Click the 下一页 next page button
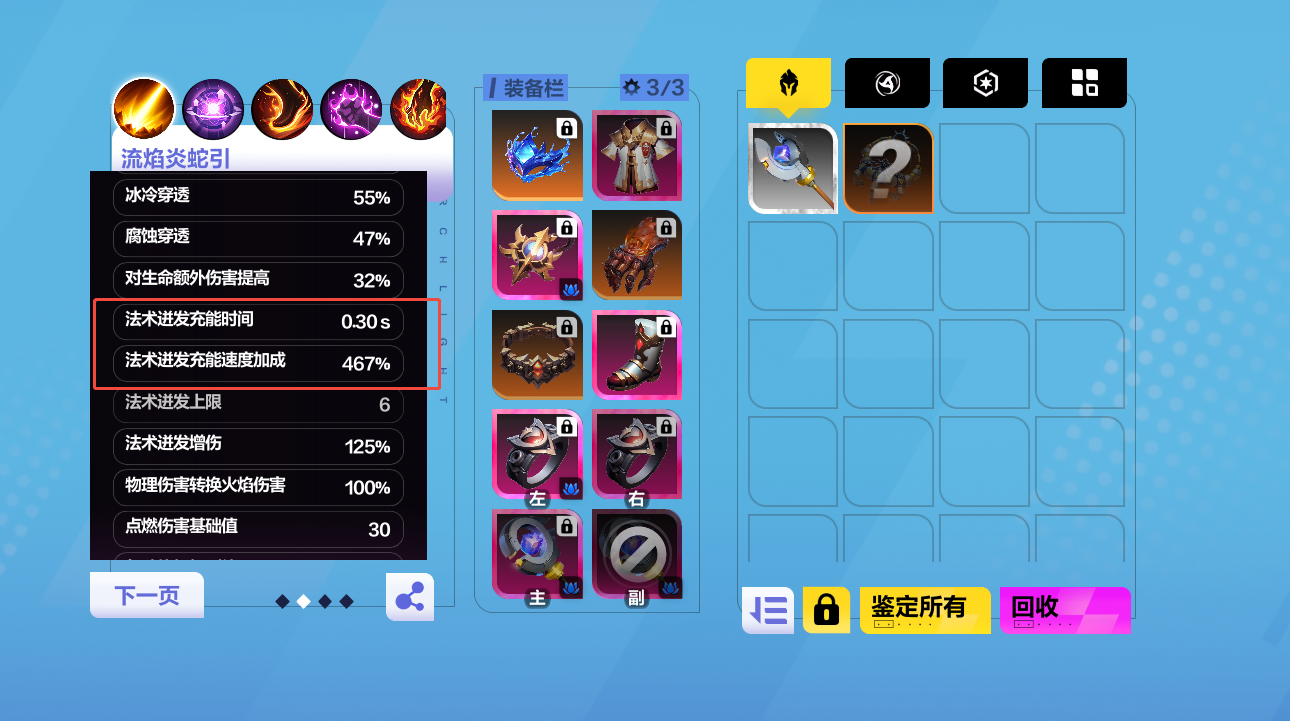This screenshot has width=1290, height=721. click(146, 593)
